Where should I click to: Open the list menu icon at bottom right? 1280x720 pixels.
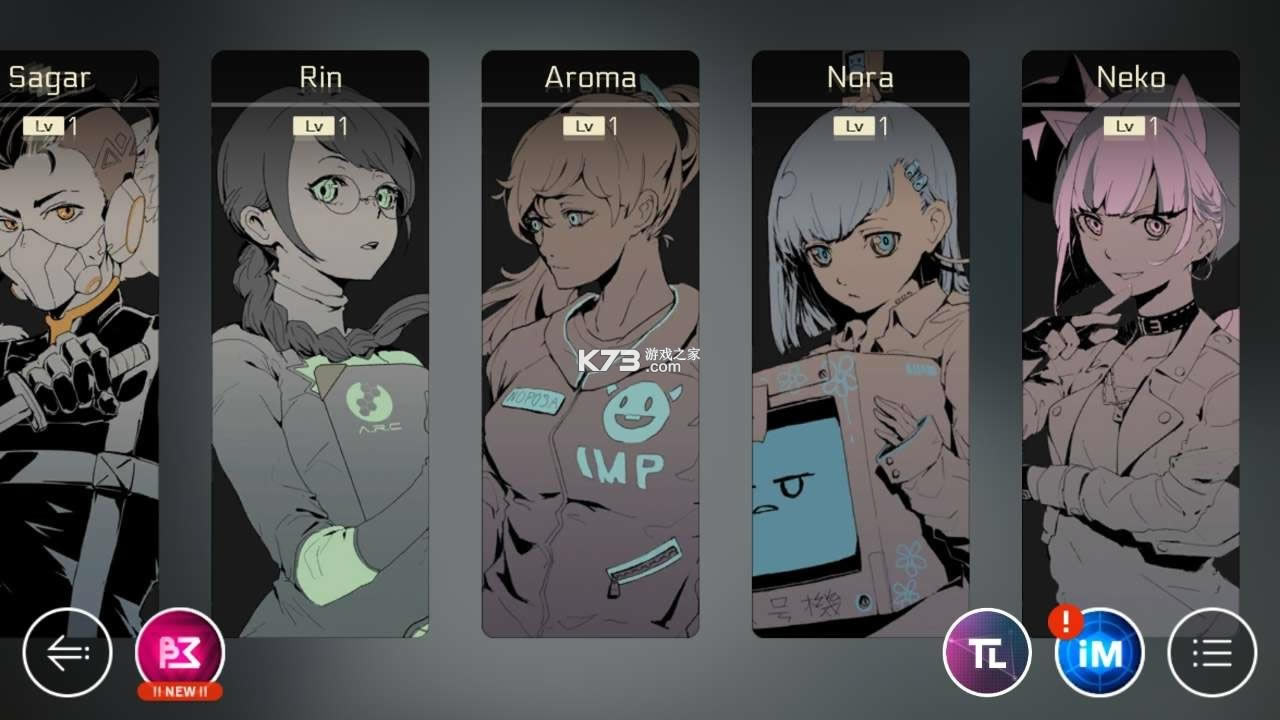point(1210,651)
